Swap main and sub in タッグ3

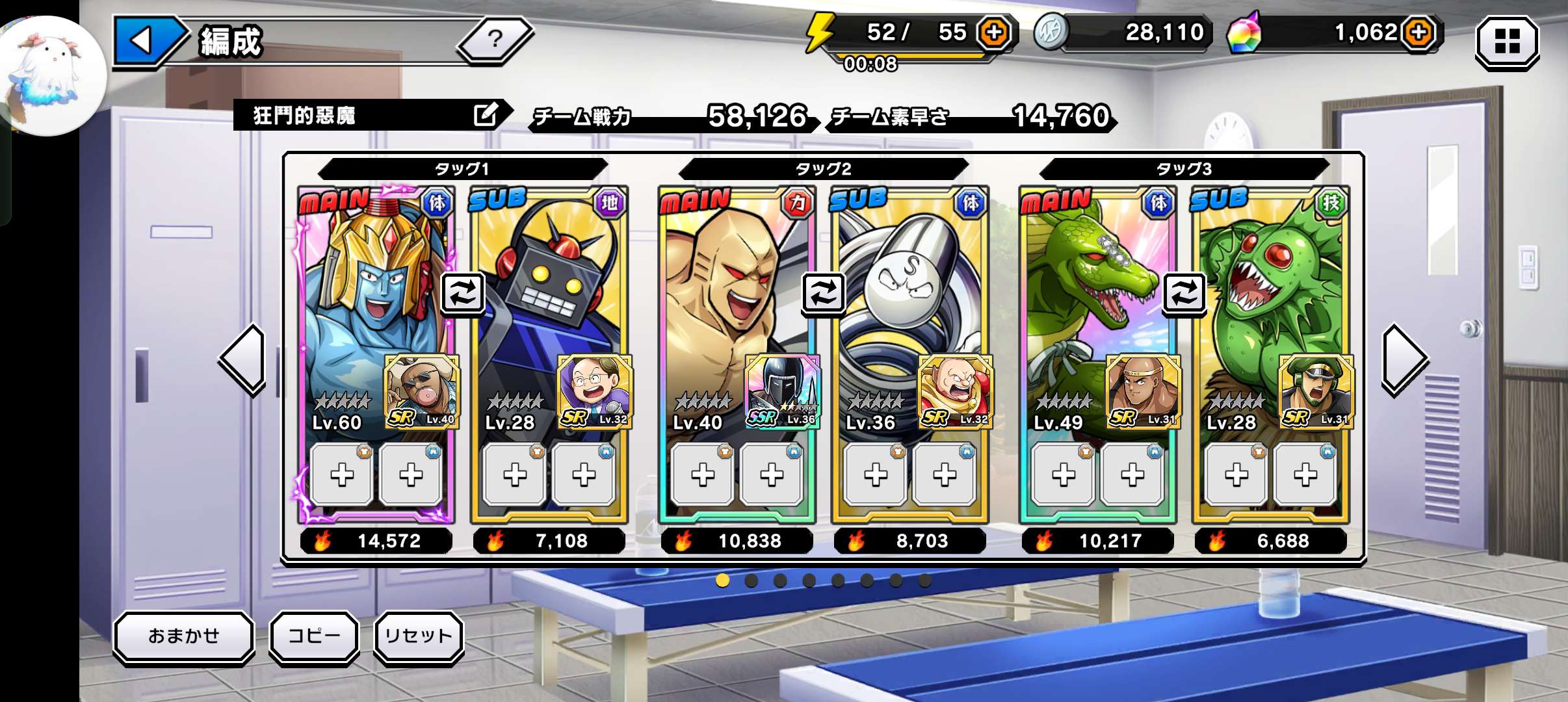coord(1184,293)
